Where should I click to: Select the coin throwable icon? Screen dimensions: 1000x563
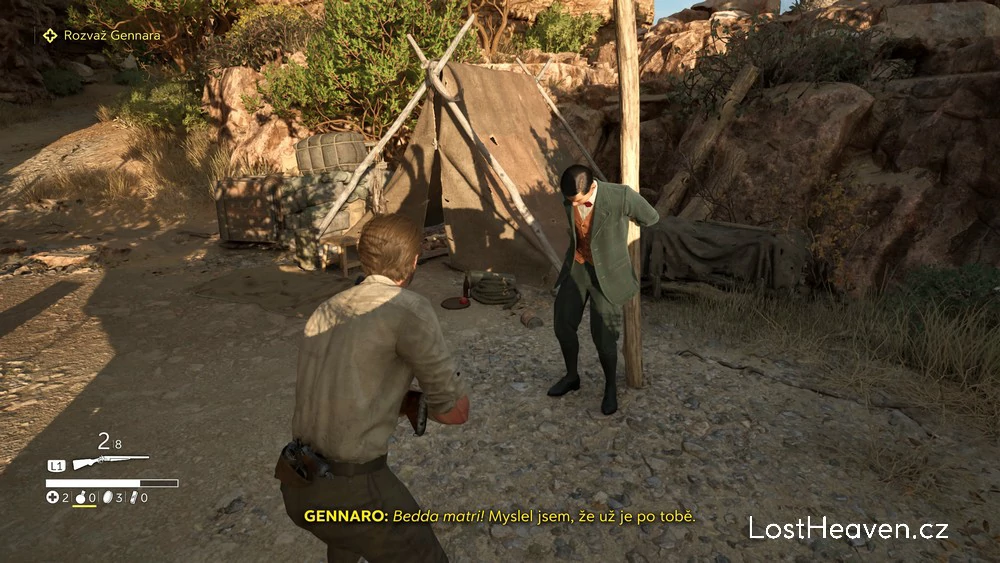point(107,497)
